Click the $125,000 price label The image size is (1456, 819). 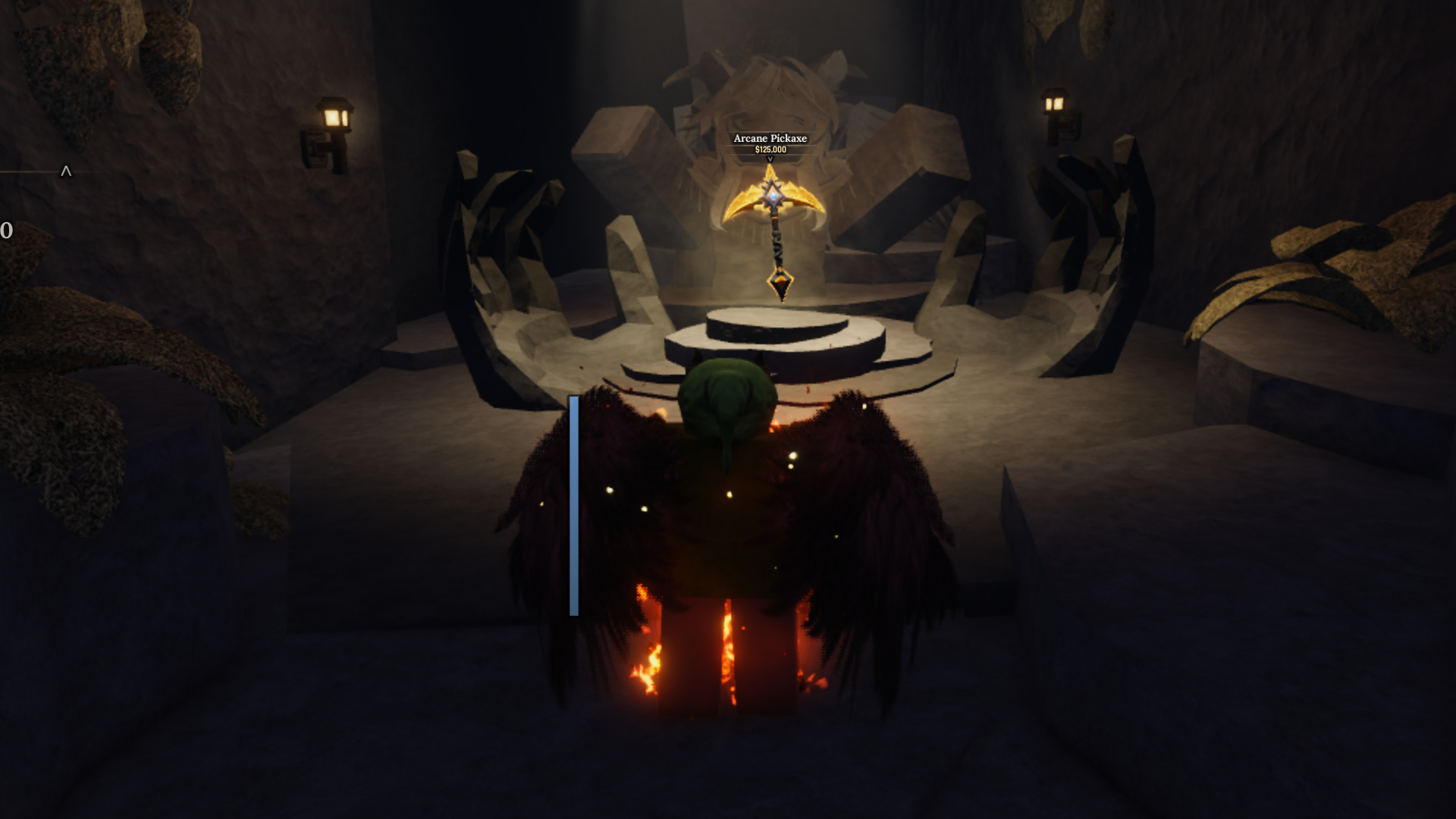tap(769, 151)
